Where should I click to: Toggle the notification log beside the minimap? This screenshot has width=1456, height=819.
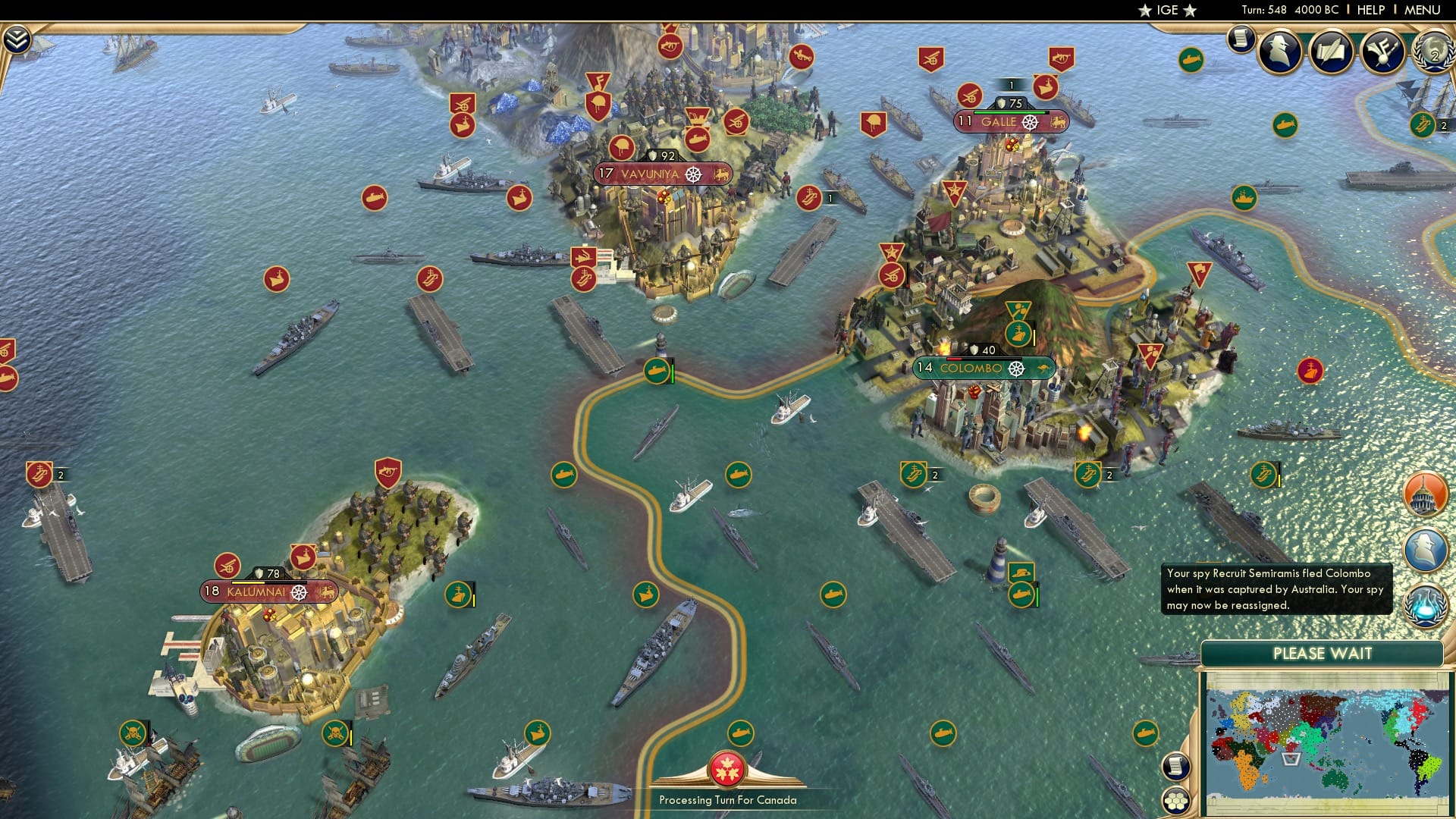click(1175, 767)
